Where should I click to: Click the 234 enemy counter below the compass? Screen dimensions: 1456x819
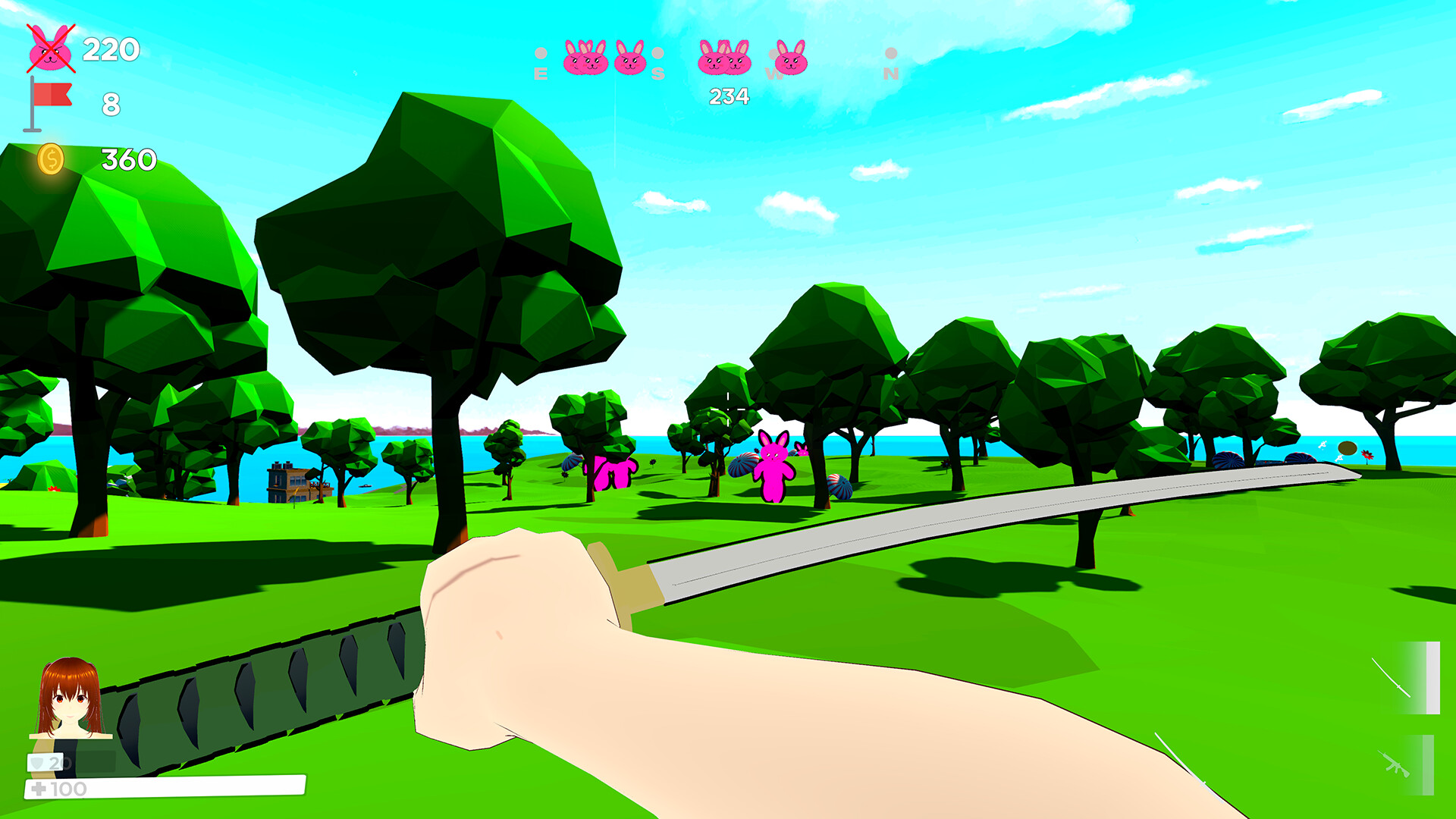click(729, 95)
